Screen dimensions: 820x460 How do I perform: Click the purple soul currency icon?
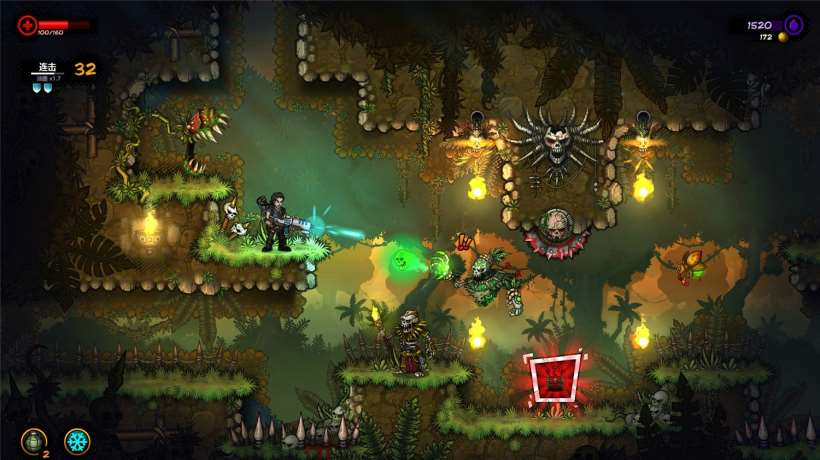point(793,25)
